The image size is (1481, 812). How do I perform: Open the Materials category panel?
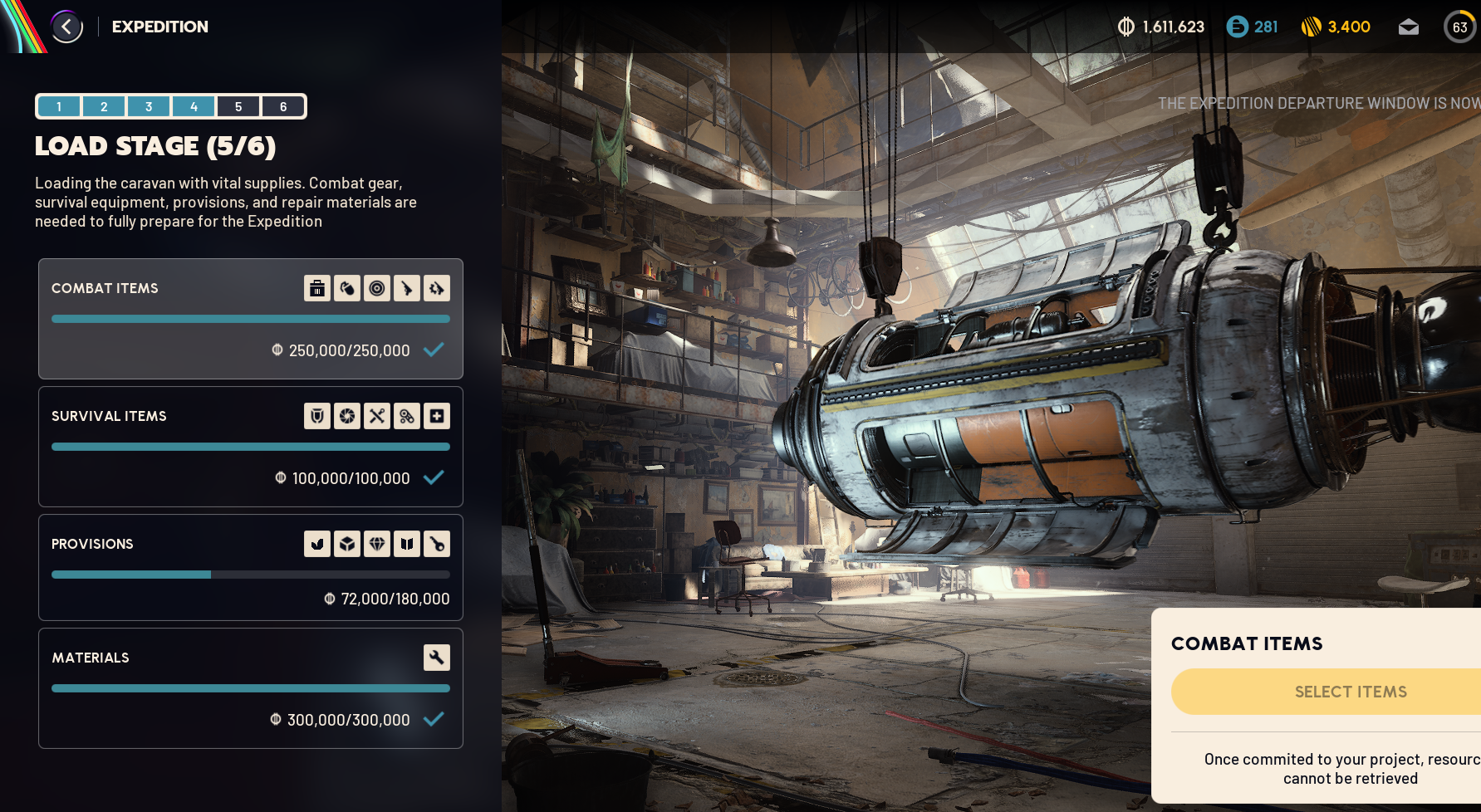(x=250, y=688)
